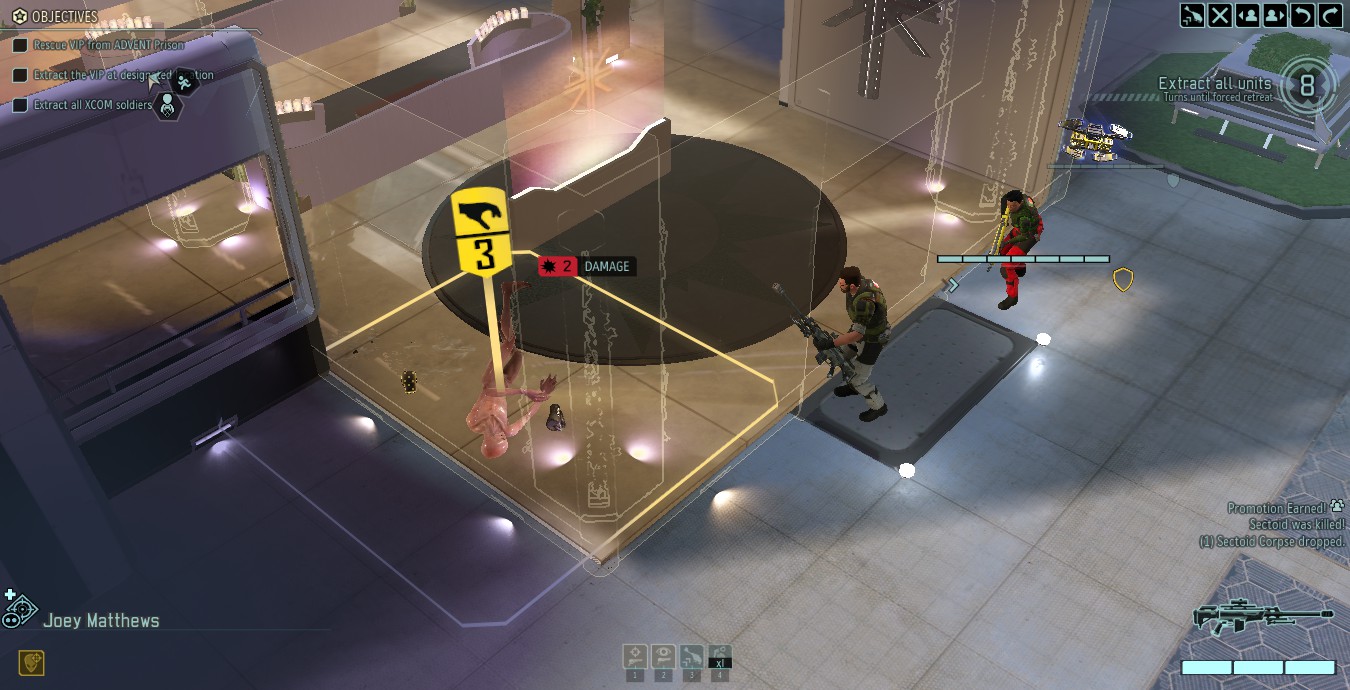
Task: Select the previous soldier
Action: pos(1248,14)
